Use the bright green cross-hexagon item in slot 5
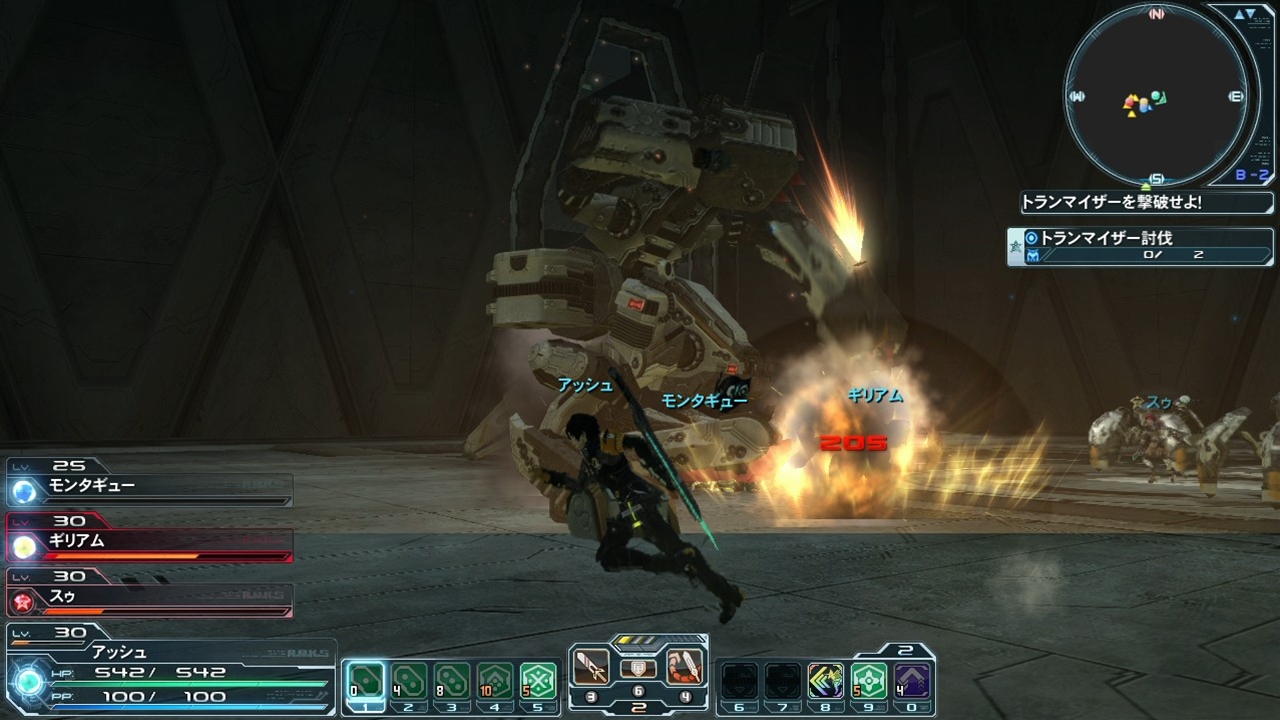This screenshot has width=1280, height=720. click(x=538, y=681)
